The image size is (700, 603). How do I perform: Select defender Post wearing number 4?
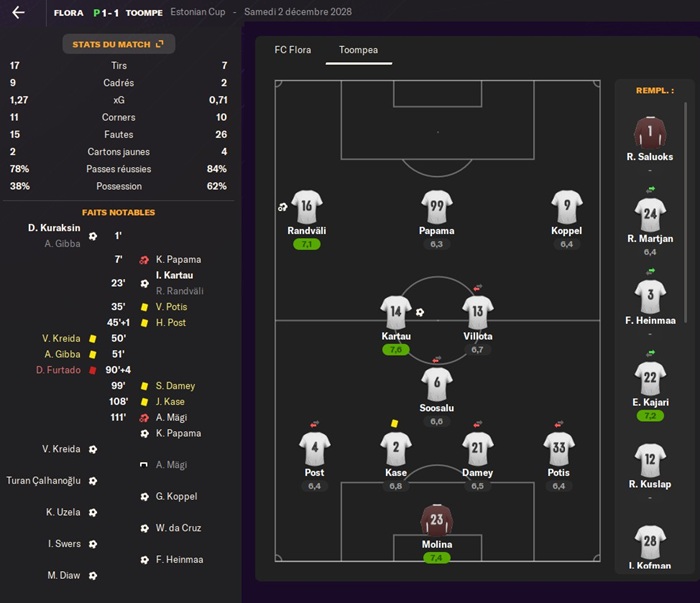(x=314, y=449)
